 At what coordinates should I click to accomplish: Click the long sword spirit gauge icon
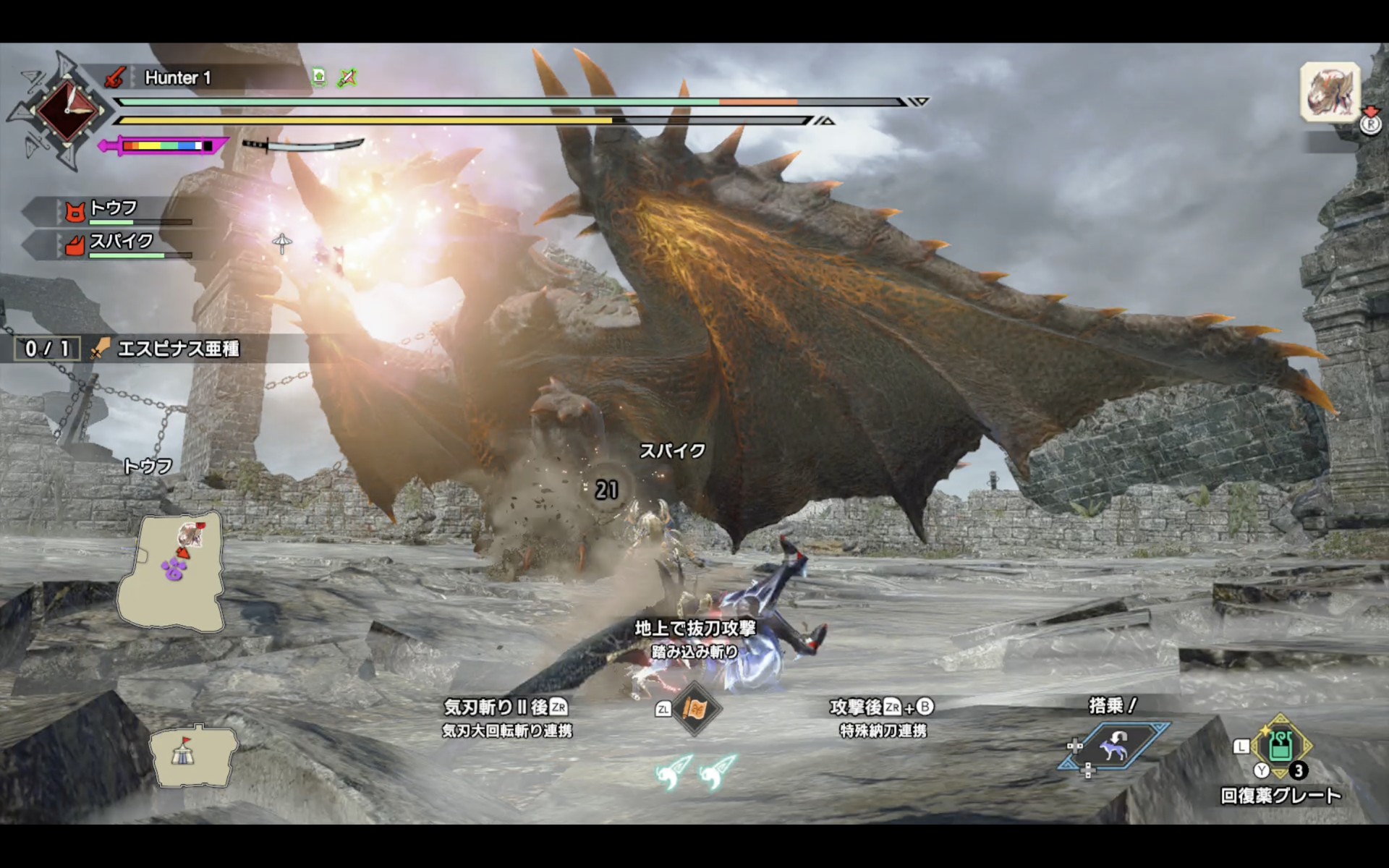point(304,145)
